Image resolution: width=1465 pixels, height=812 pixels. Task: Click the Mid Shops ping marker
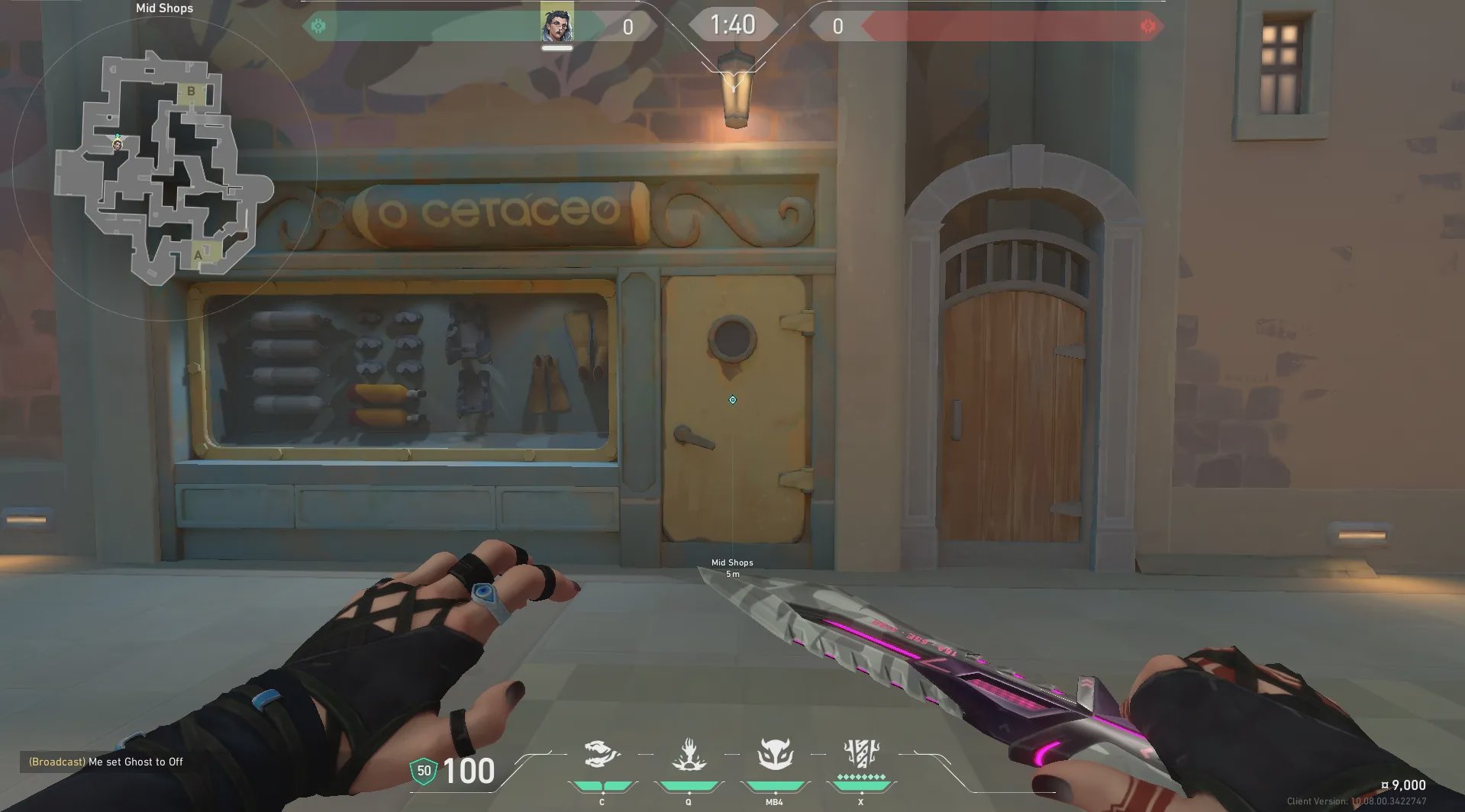tap(732, 400)
